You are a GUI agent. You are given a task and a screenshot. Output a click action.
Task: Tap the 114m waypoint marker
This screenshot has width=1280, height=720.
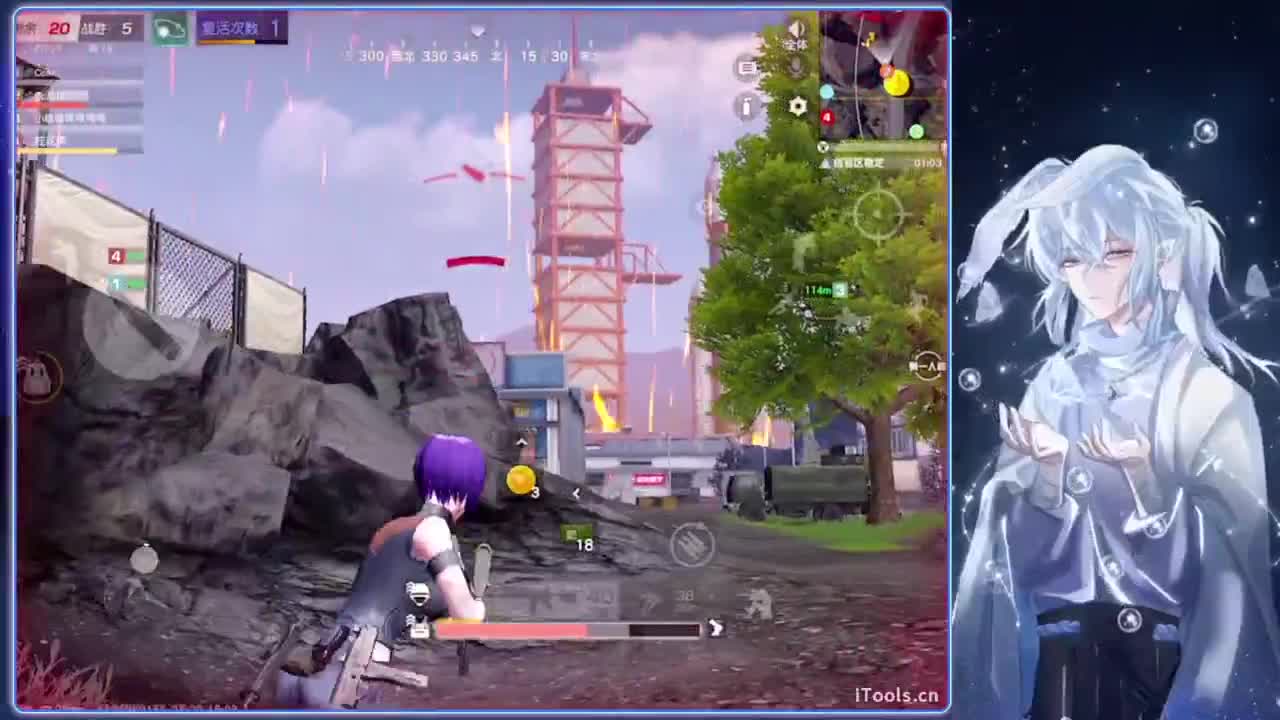pos(818,290)
